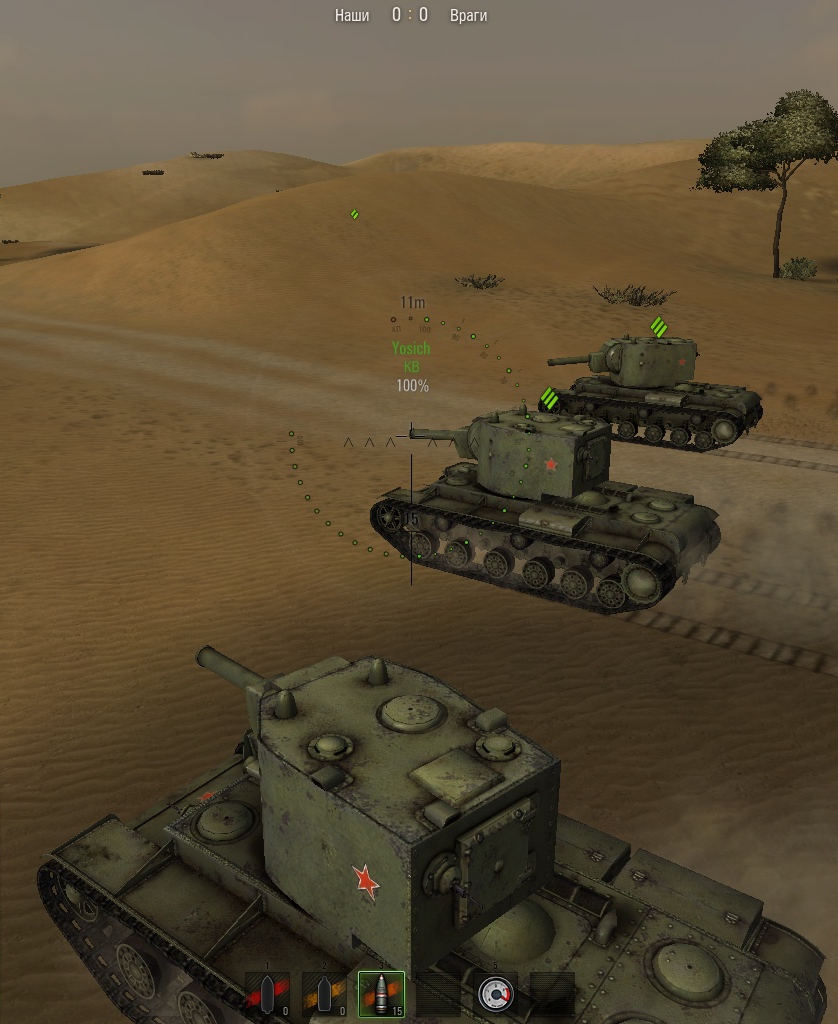Choose the highlighted shell with 15 rounds
The image size is (838, 1024).
[x=382, y=994]
